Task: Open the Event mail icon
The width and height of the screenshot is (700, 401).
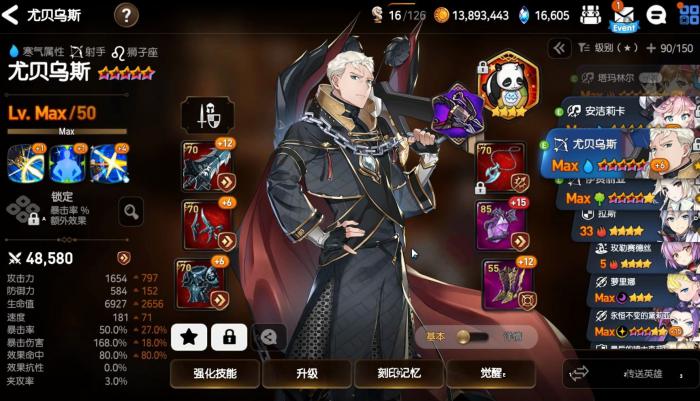Action: 623,16
